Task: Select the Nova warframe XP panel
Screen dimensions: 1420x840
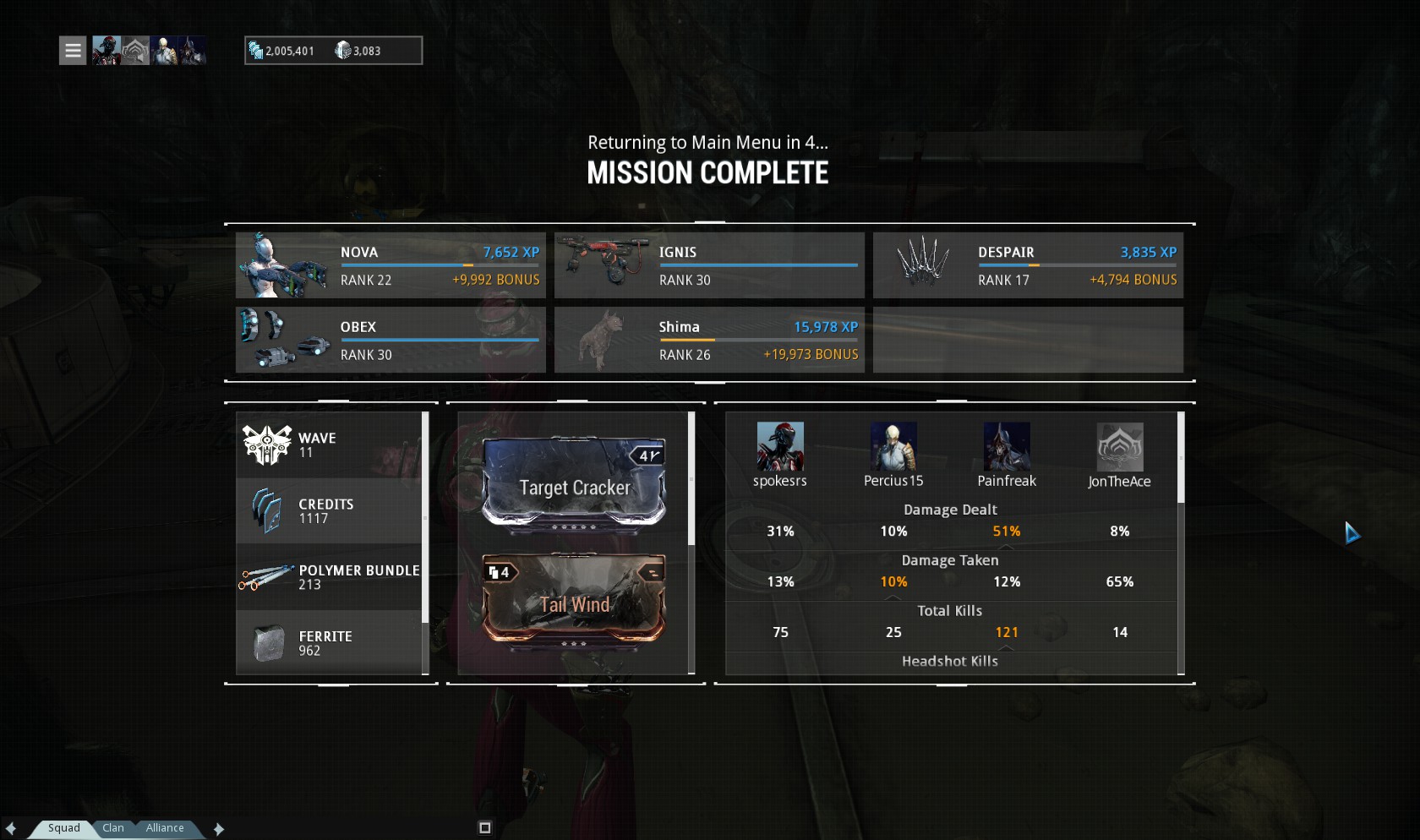Action: pyautogui.click(x=390, y=265)
